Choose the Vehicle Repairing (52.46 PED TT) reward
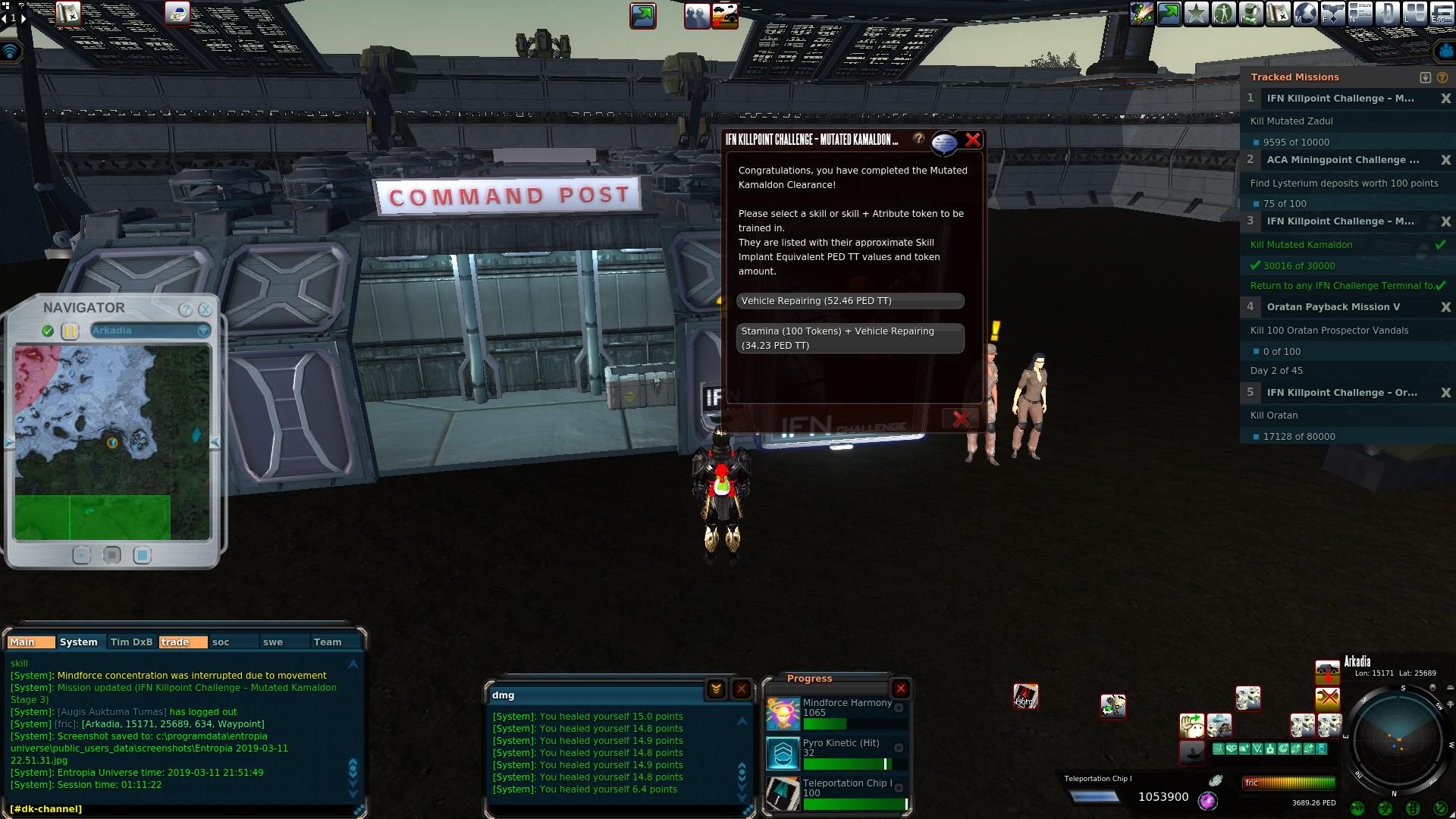This screenshot has height=819, width=1456. pos(849,301)
